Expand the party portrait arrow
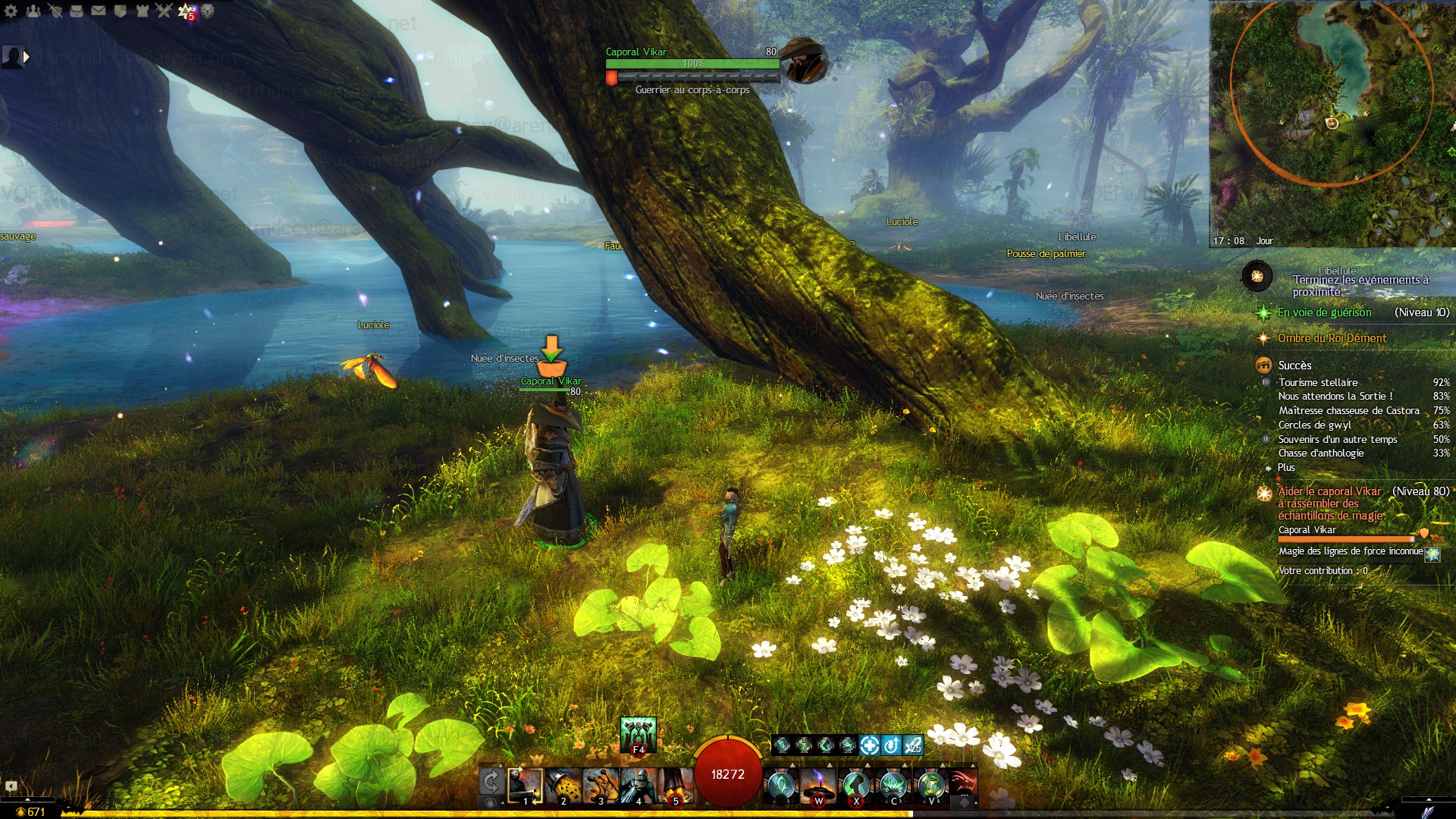The width and height of the screenshot is (1456, 819). pyautogui.click(x=27, y=56)
